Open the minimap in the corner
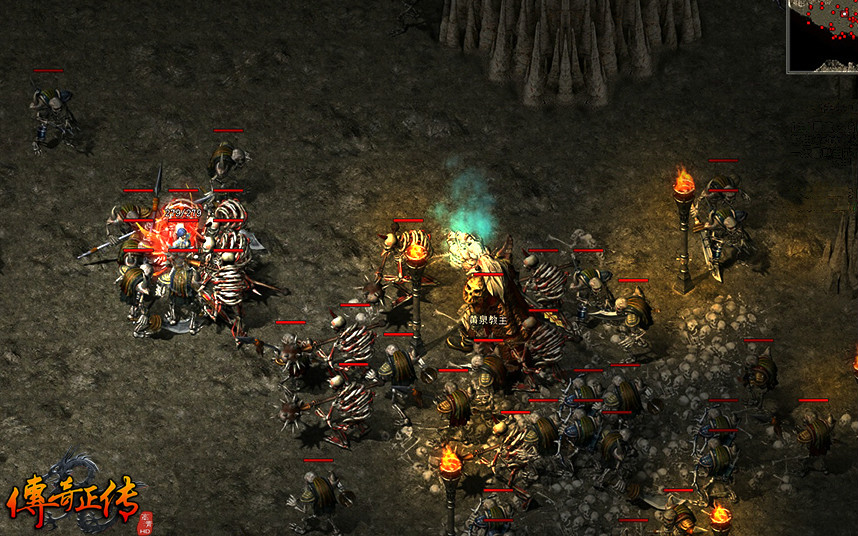The image size is (858, 536). pos(823,35)
